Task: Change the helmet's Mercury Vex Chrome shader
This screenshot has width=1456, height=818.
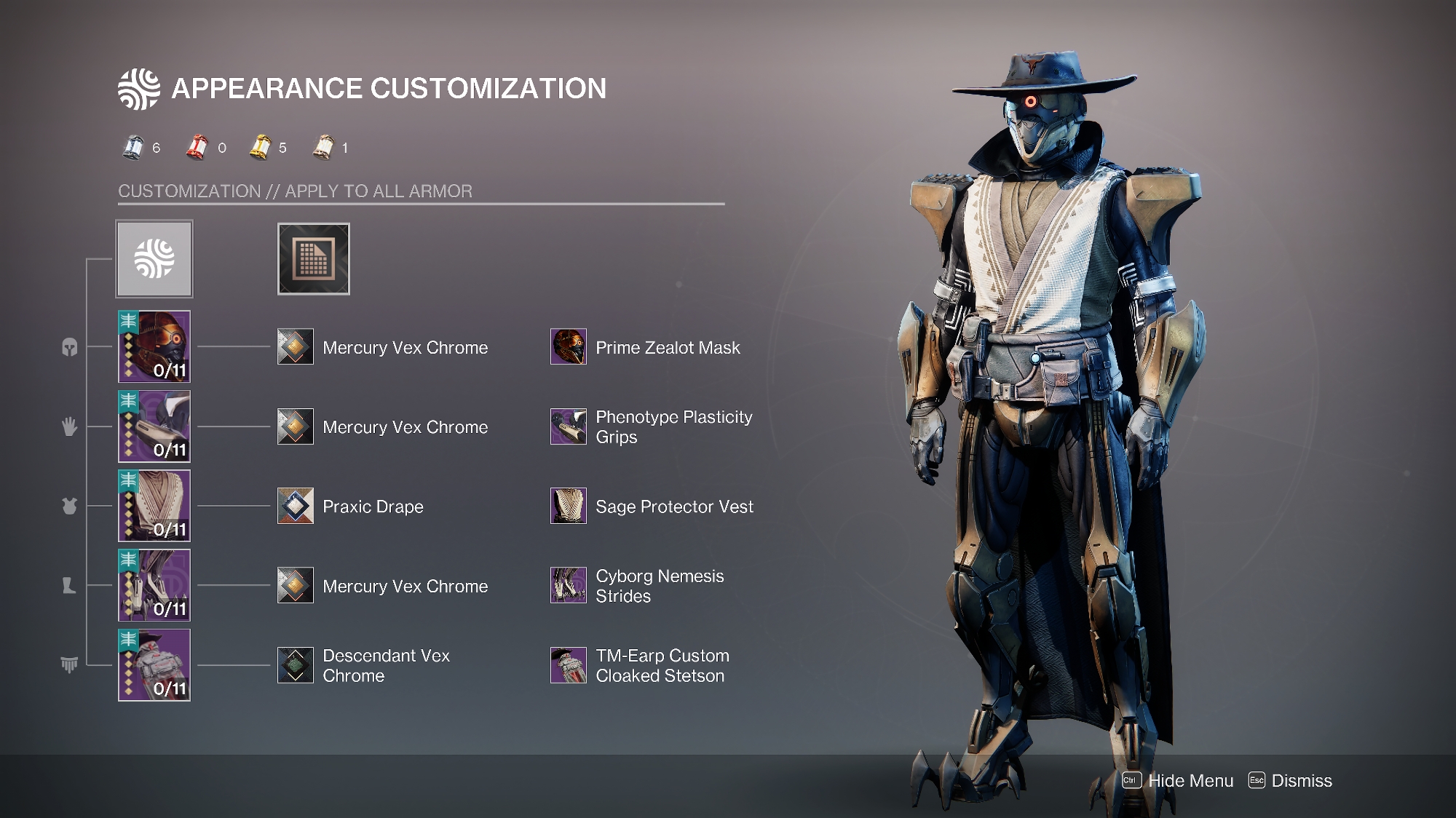Action: (296, 346)
